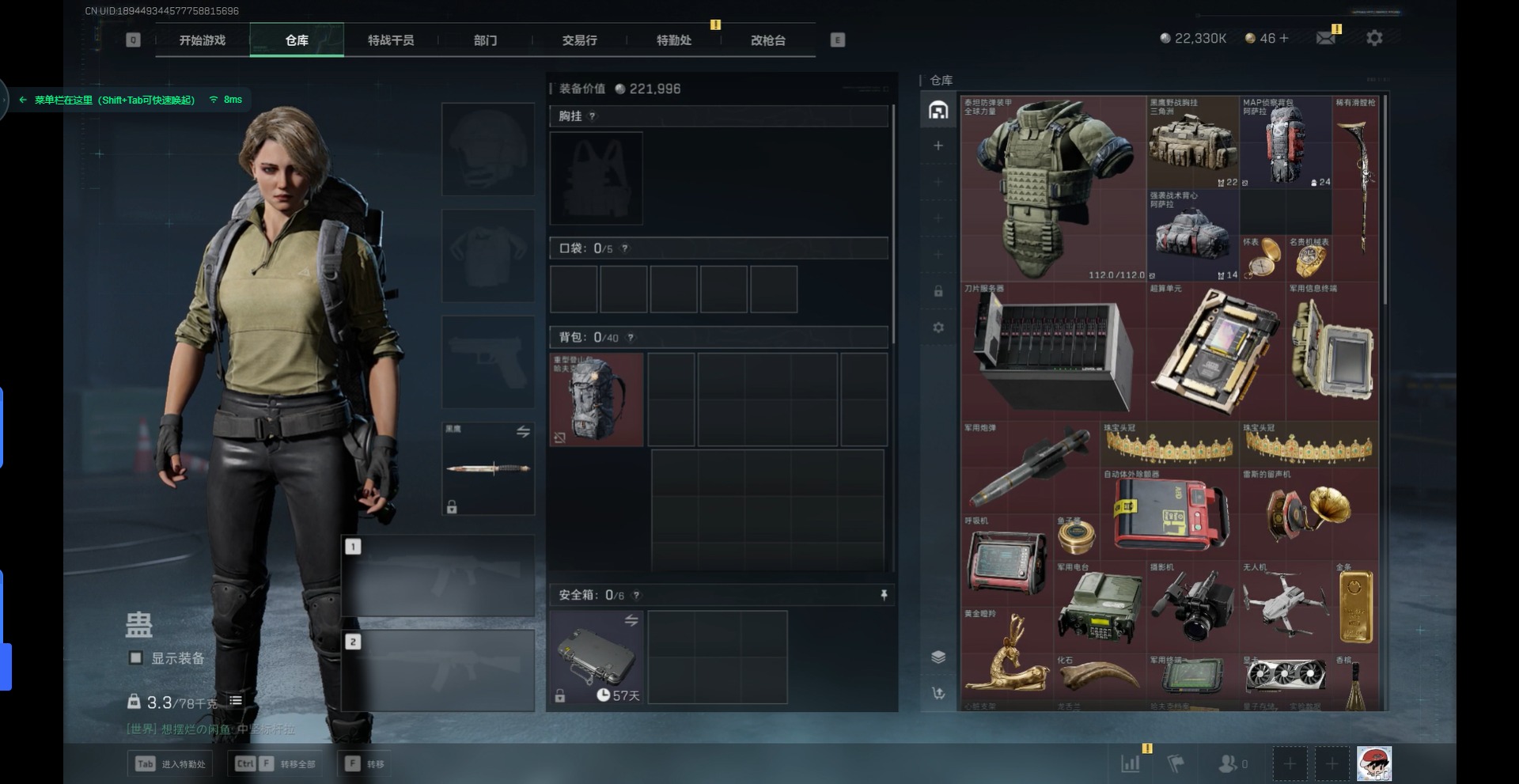Click the knife in melee slot
The width and height of the screenshot is (1519, 784).
point(488,468)
